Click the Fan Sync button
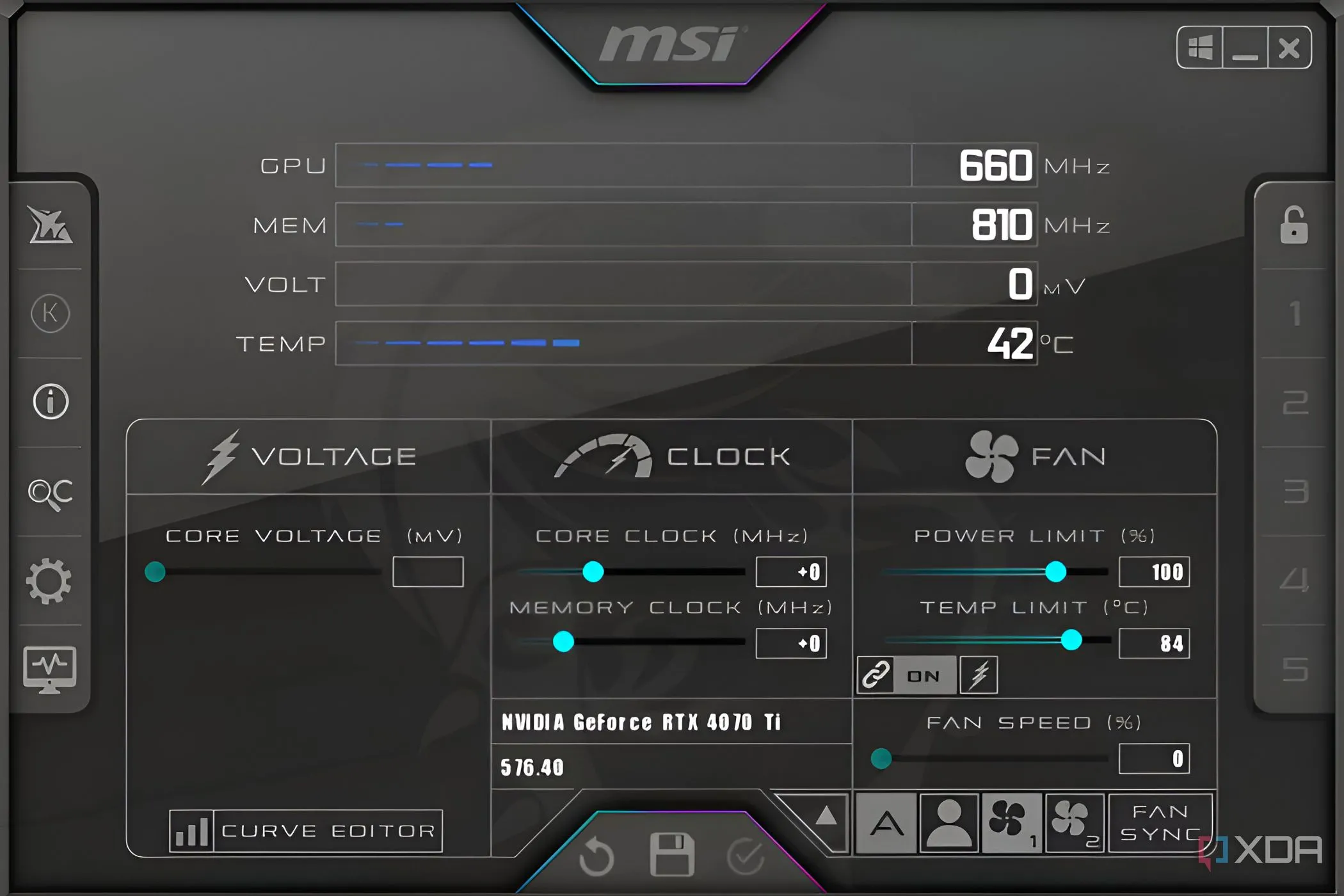Viewport: 1344px width, 896px height. [x=1160, y=824]
